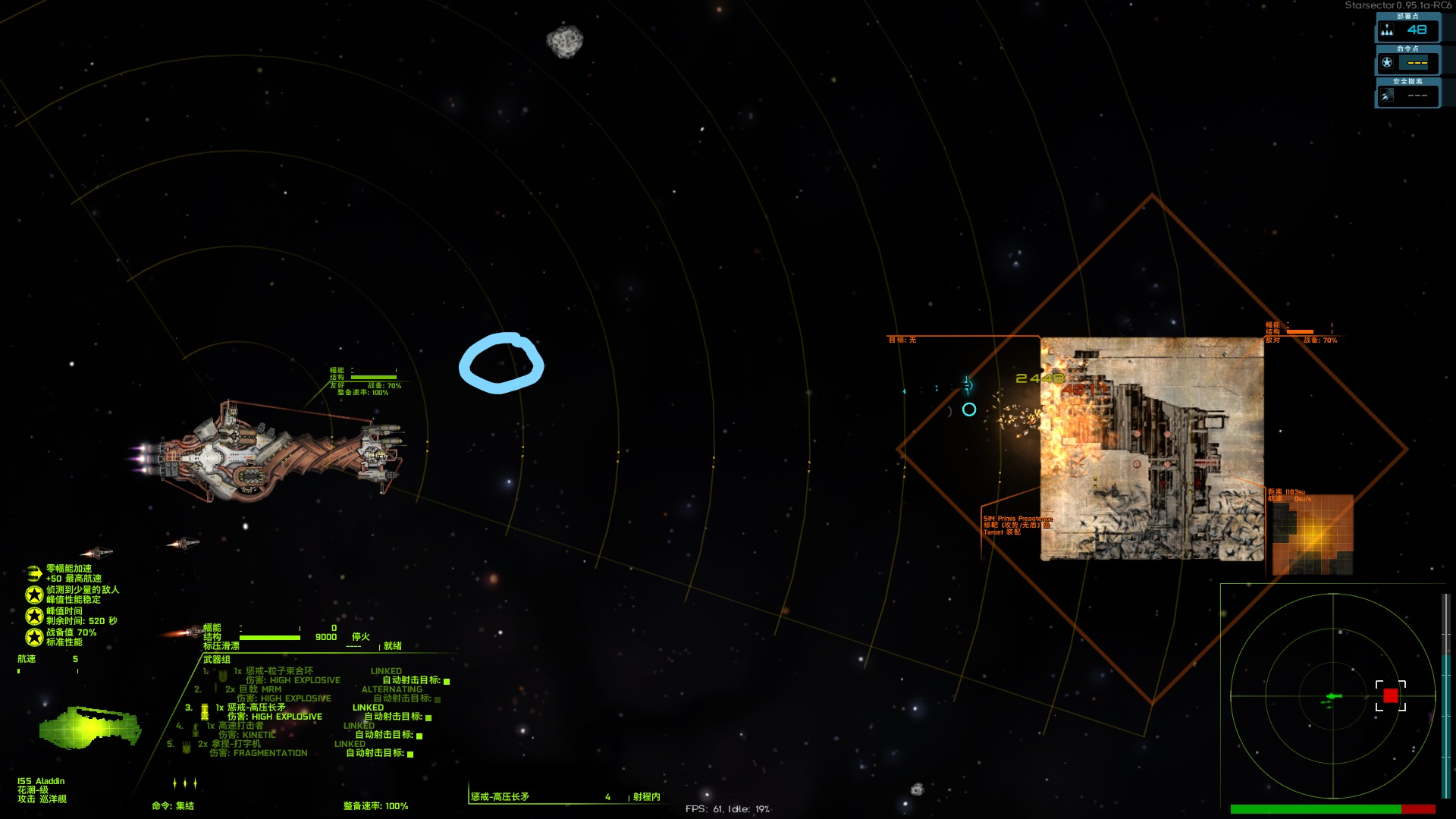Image resolution: width=1456 pixels, height=819 pixels.
Task: Click the 安全撤离 safe retreat icon
Action: pos(1387,96)
